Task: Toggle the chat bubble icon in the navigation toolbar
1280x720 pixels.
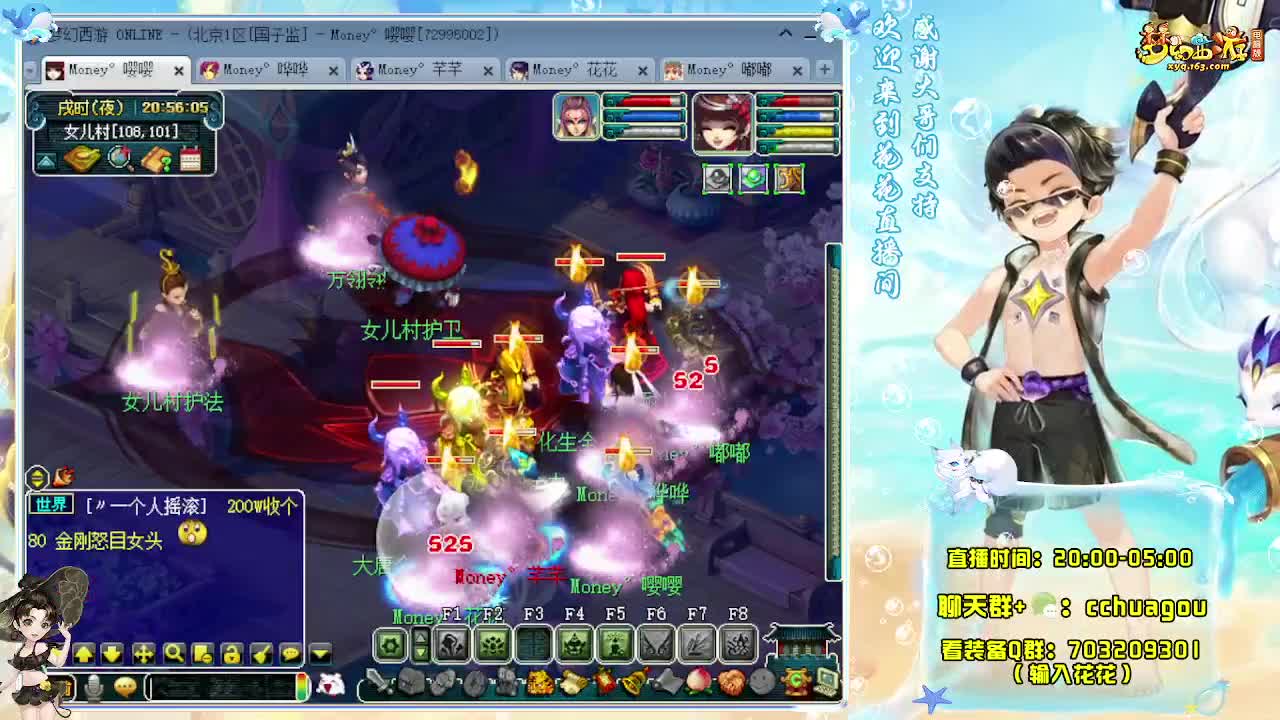Action: click(x=290, y=654)
